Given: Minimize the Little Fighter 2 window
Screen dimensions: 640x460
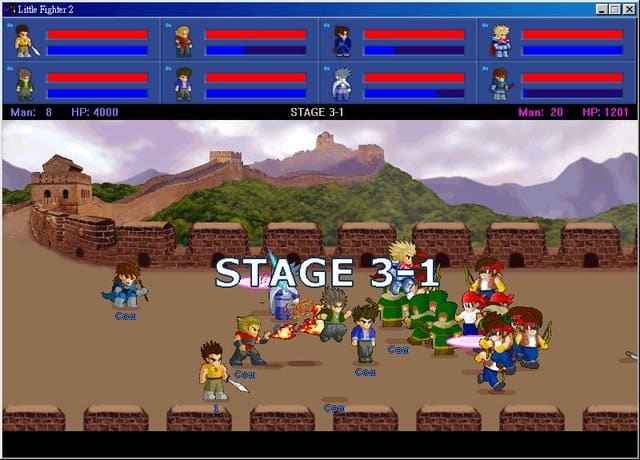Looking at the screenshot, I should (x=602, y=9).
